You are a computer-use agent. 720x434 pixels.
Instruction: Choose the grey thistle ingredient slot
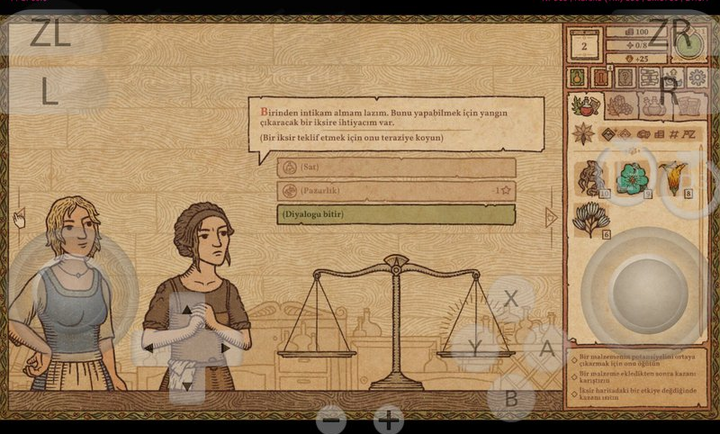(588, 220)
